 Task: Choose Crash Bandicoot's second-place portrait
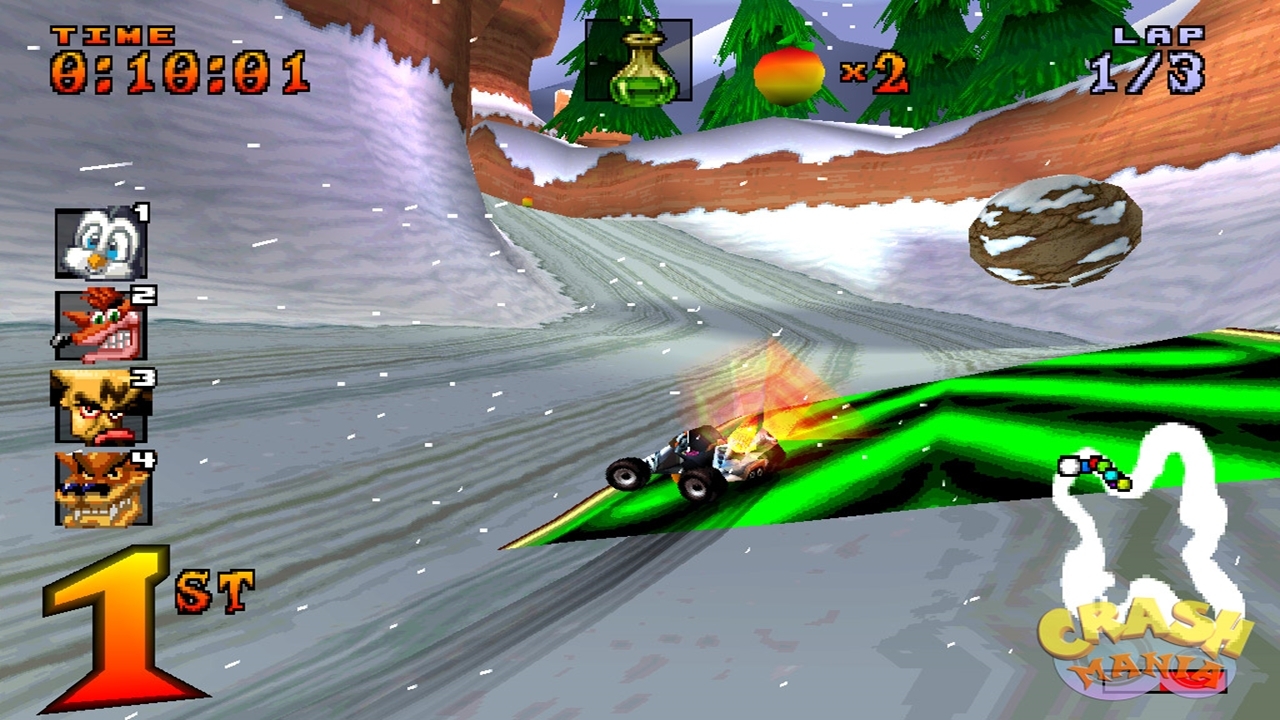click(x=100, y=325)
